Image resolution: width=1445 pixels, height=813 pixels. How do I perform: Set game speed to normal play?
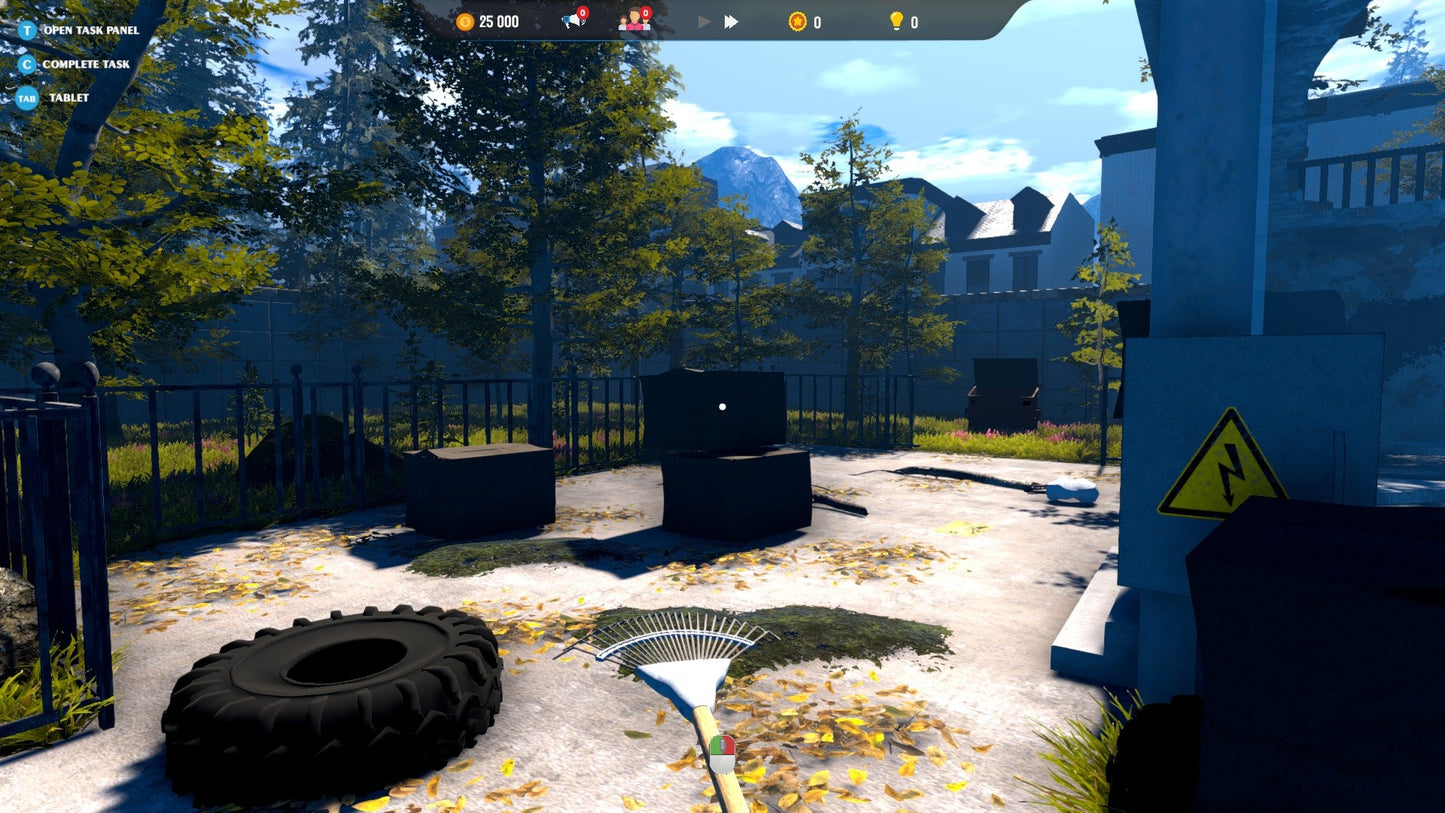[704, 21]
